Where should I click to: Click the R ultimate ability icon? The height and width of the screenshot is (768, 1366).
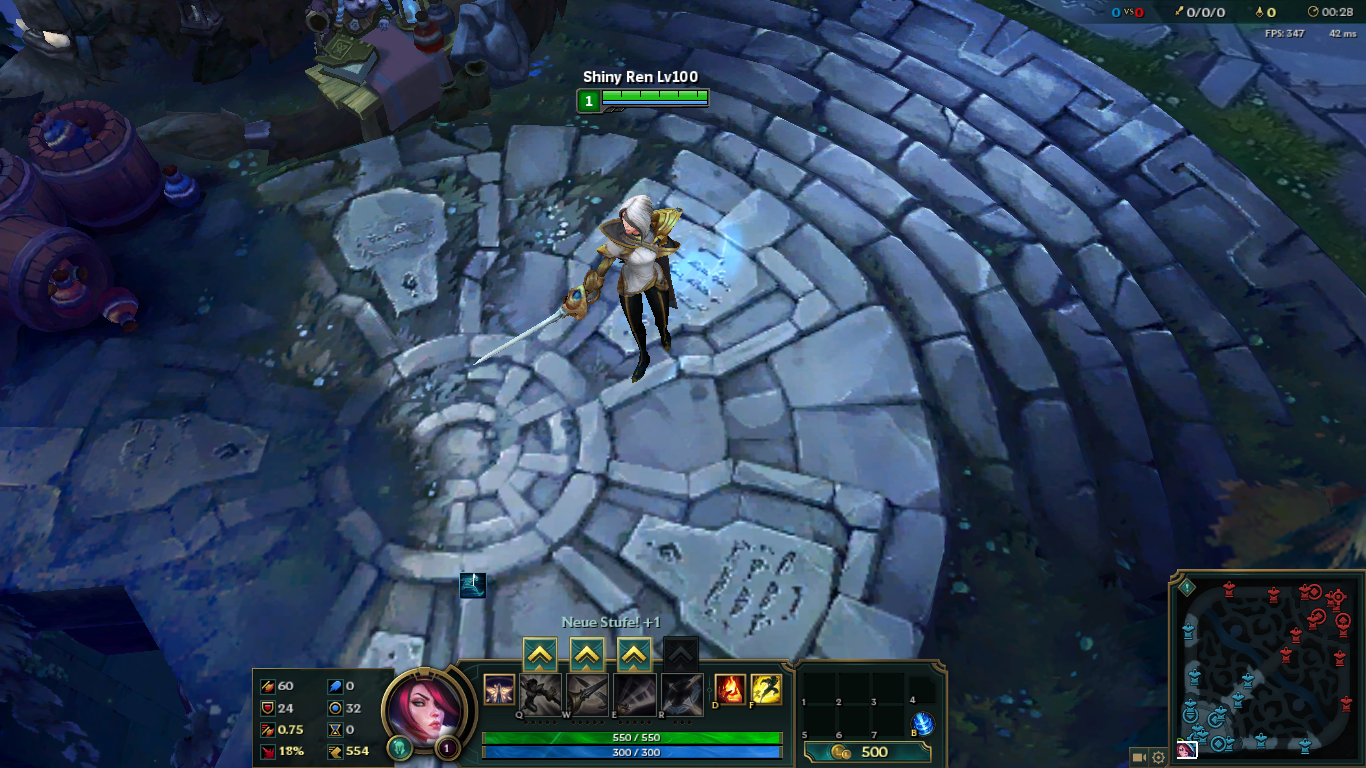(681, 694)
